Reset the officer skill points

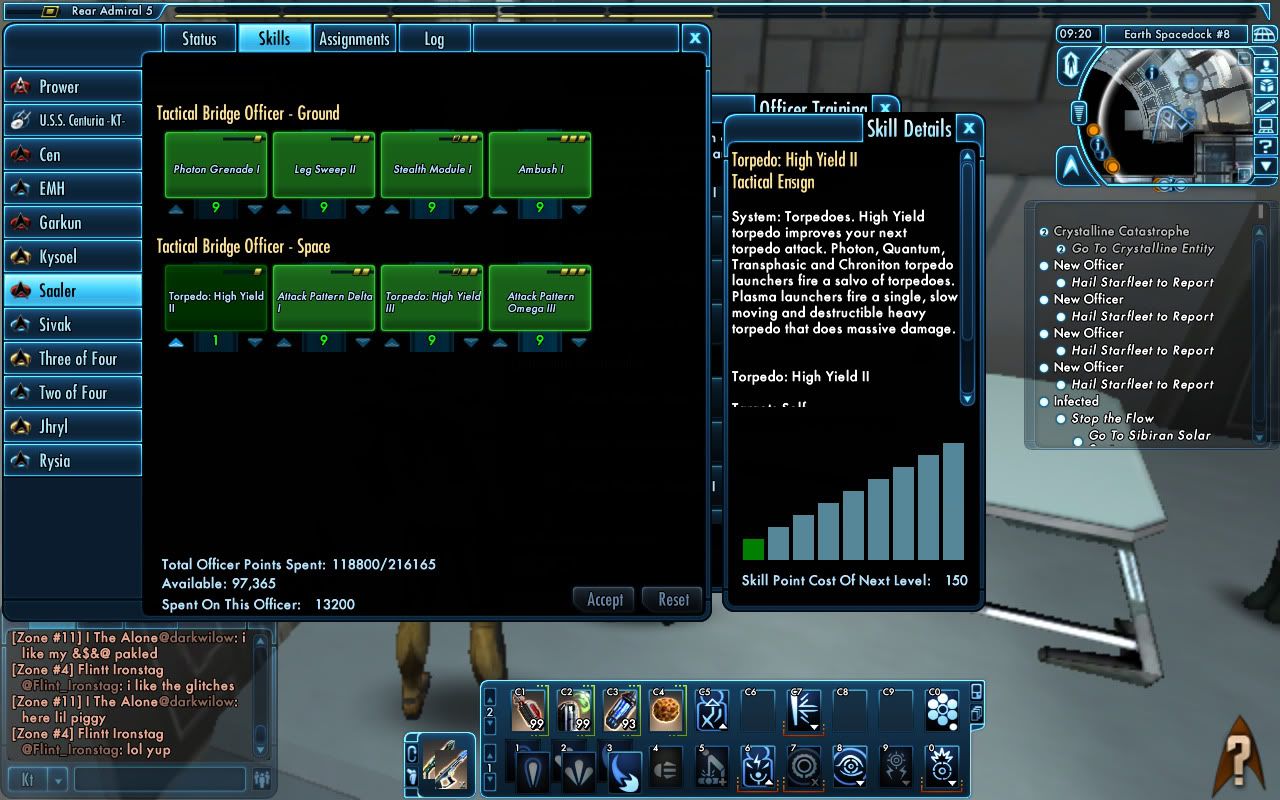pyautogui.click(x=673, y=600)
